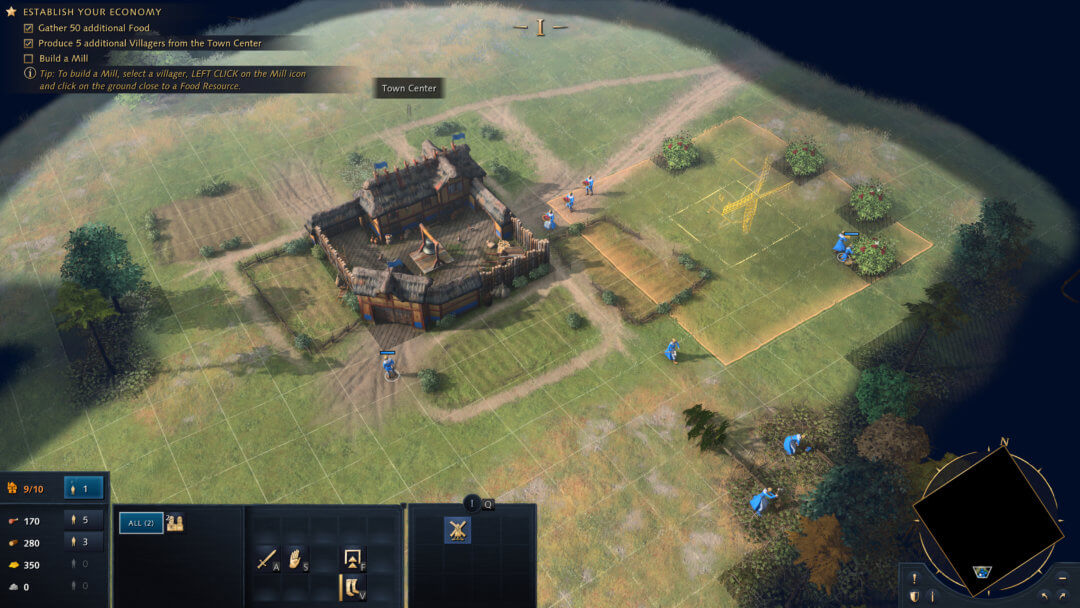Click the idle villager counter button
Screen dimensions: 1080x608
[84, 488]
